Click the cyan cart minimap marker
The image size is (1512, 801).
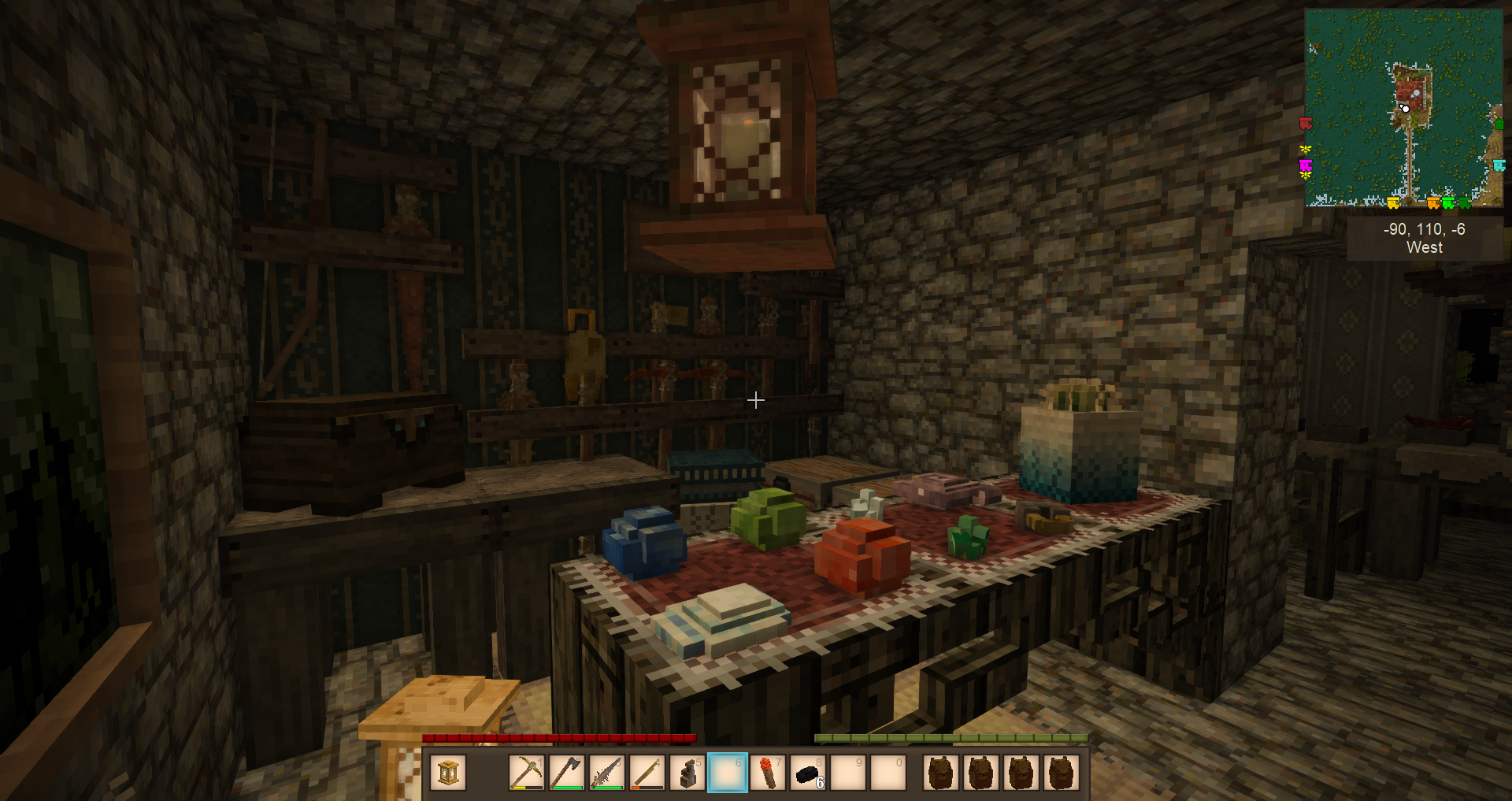point(1499,165)
